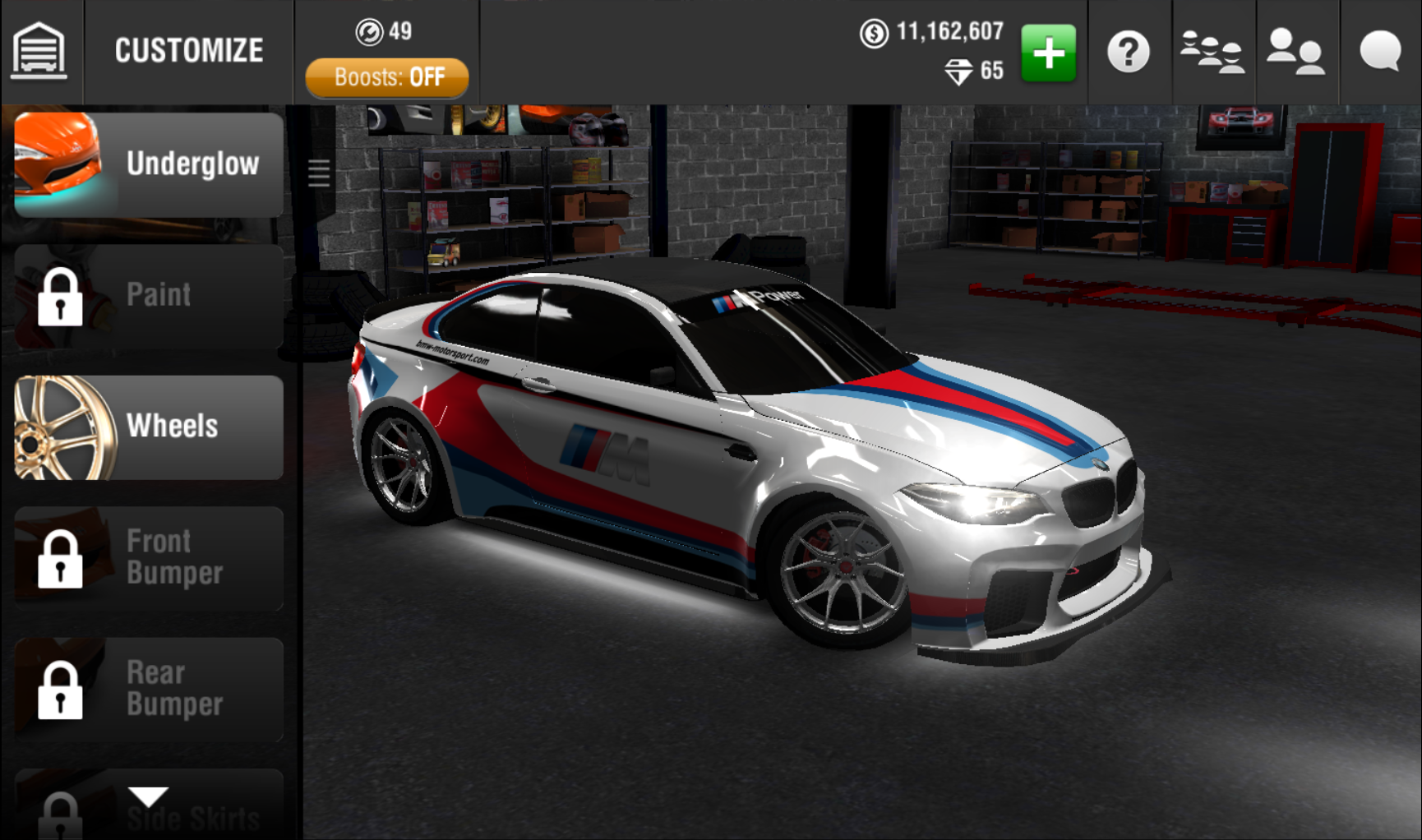The image size is (1422, 840).
Task: Choose the locked Front Bumper option
Action: (149, 558)
